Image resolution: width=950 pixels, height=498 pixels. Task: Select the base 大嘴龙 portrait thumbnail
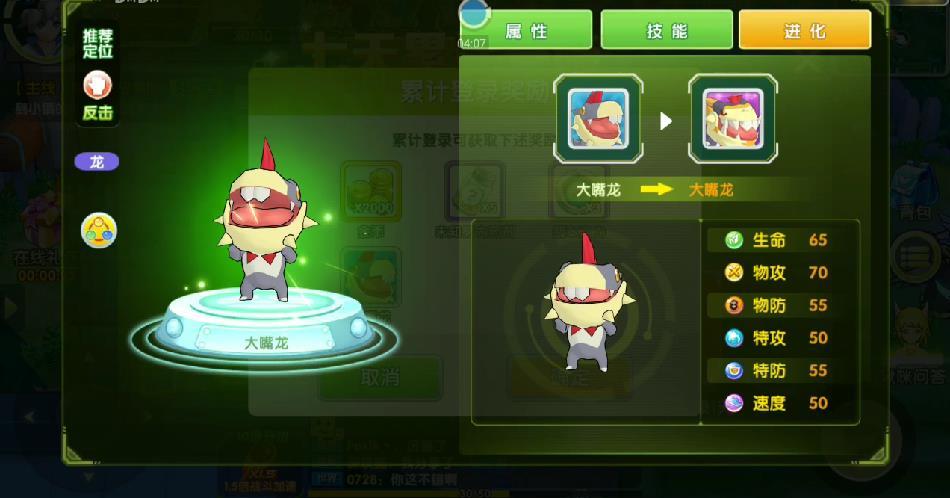tap(598, 119)
